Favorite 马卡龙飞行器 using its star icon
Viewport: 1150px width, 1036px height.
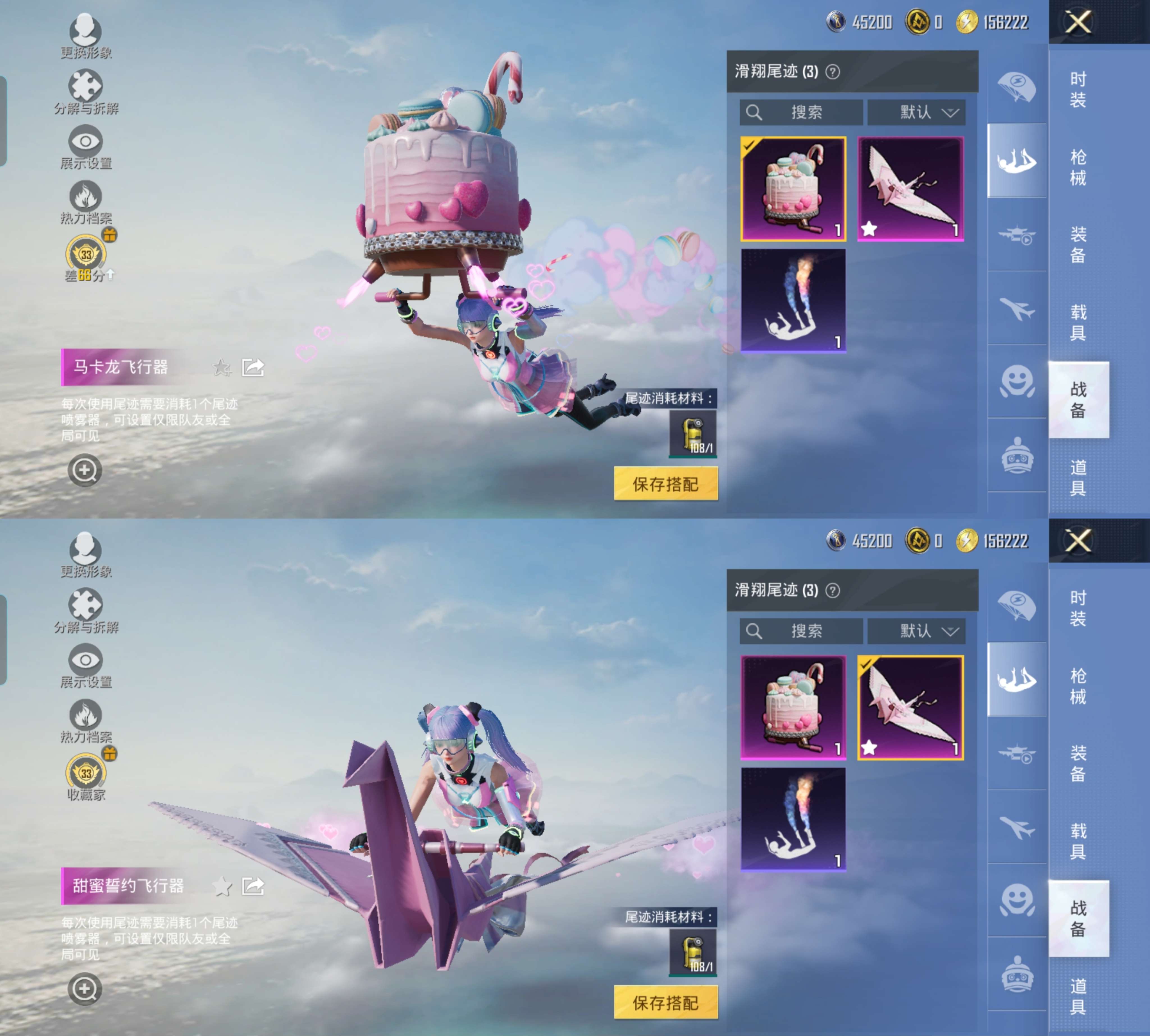(222, 368)
